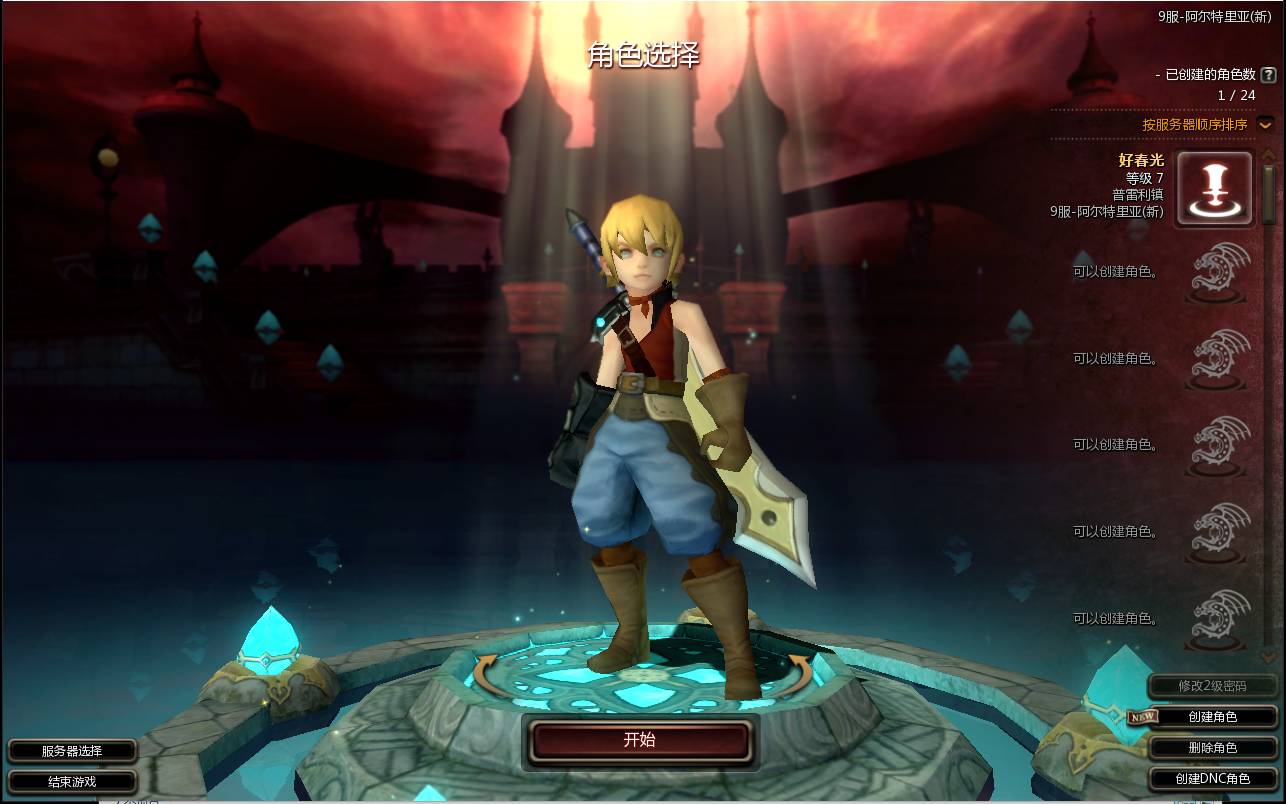1286x804 pixels.
Task: Click the 创建DNC角色 button
Action: pyautogui.click(x=1212, y=778)
